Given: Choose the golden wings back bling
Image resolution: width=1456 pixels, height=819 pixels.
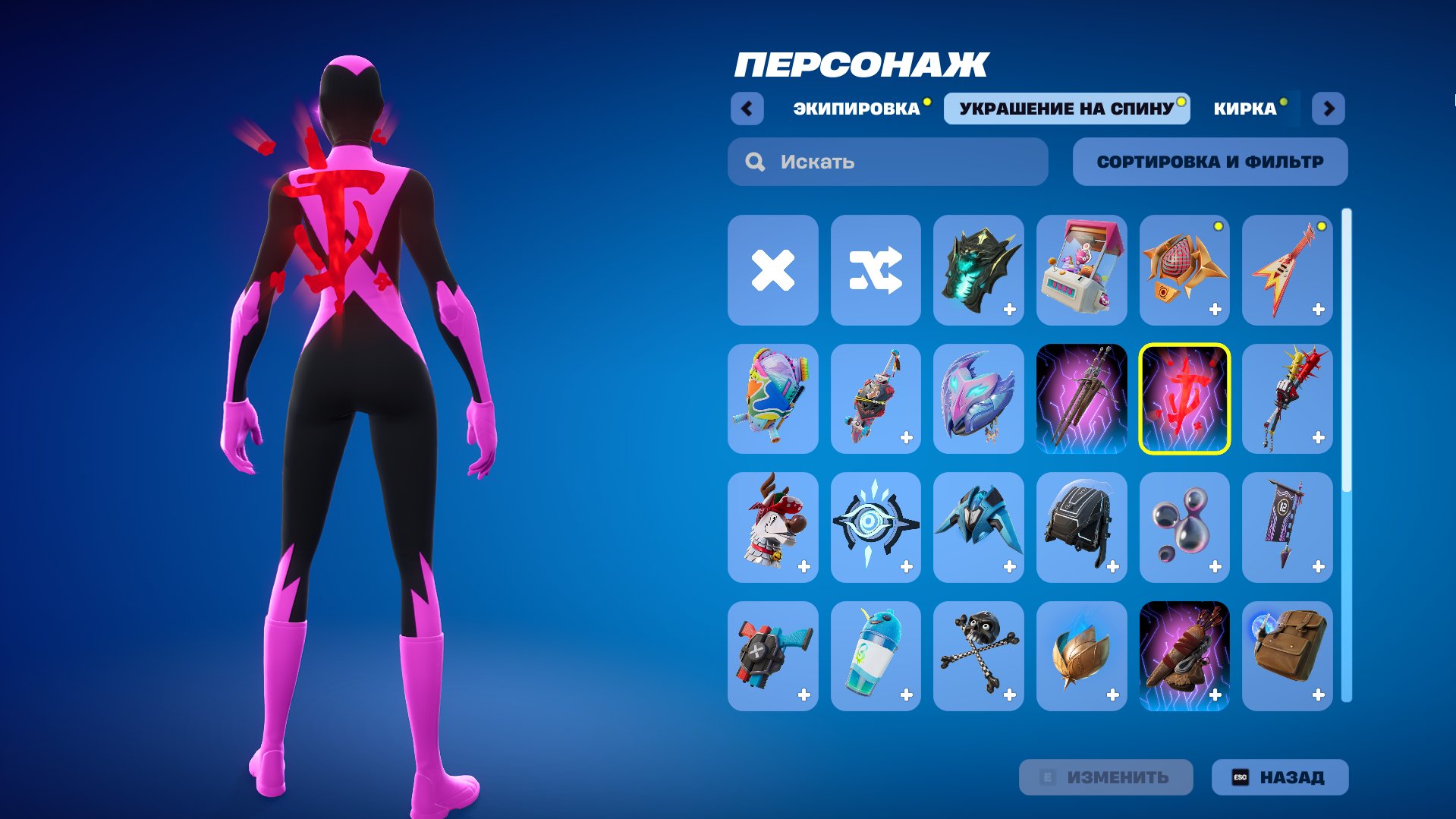Looking at the screenshot, I should click(1082, 657).
